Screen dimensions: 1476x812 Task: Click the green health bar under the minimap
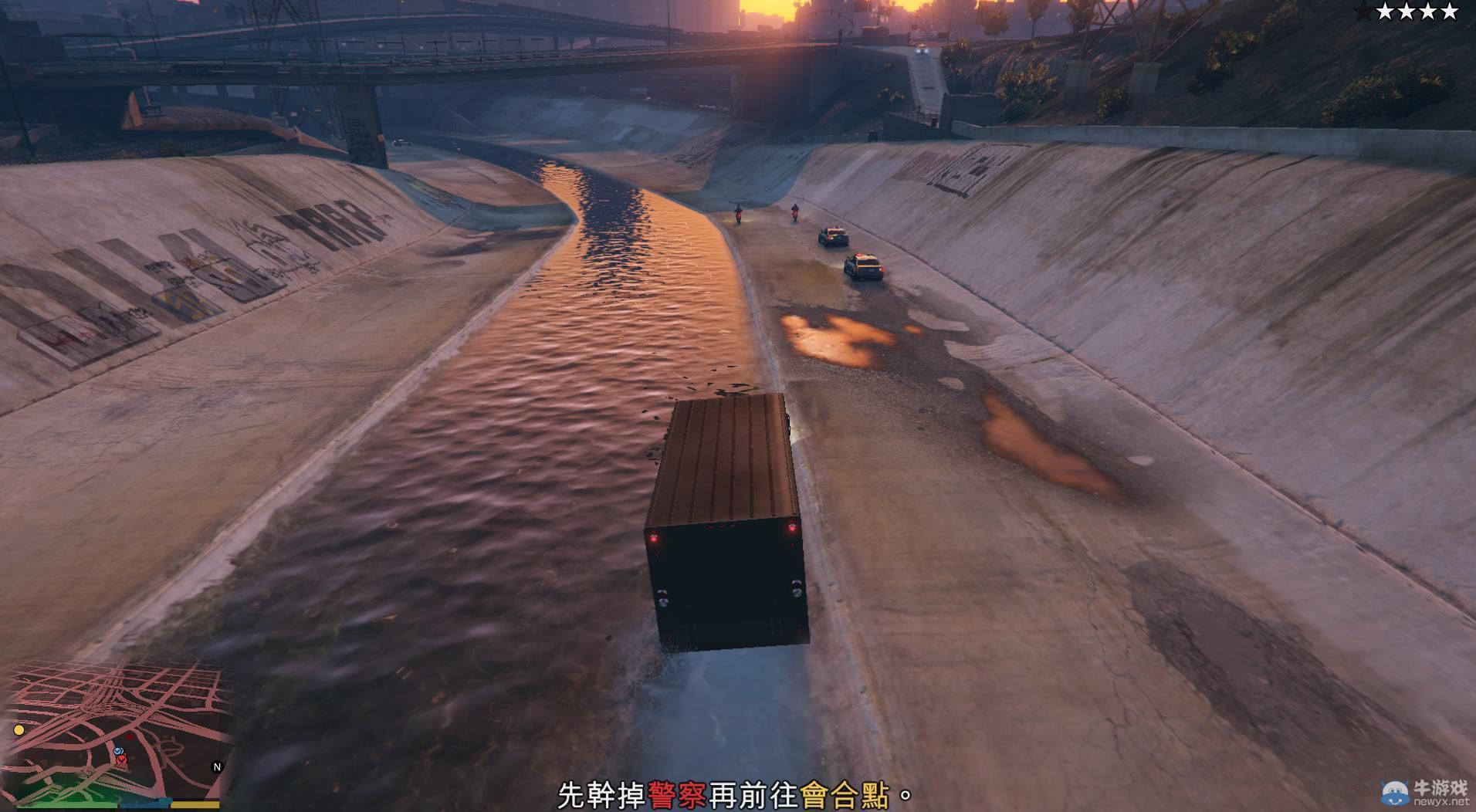[x=66, y=807]
